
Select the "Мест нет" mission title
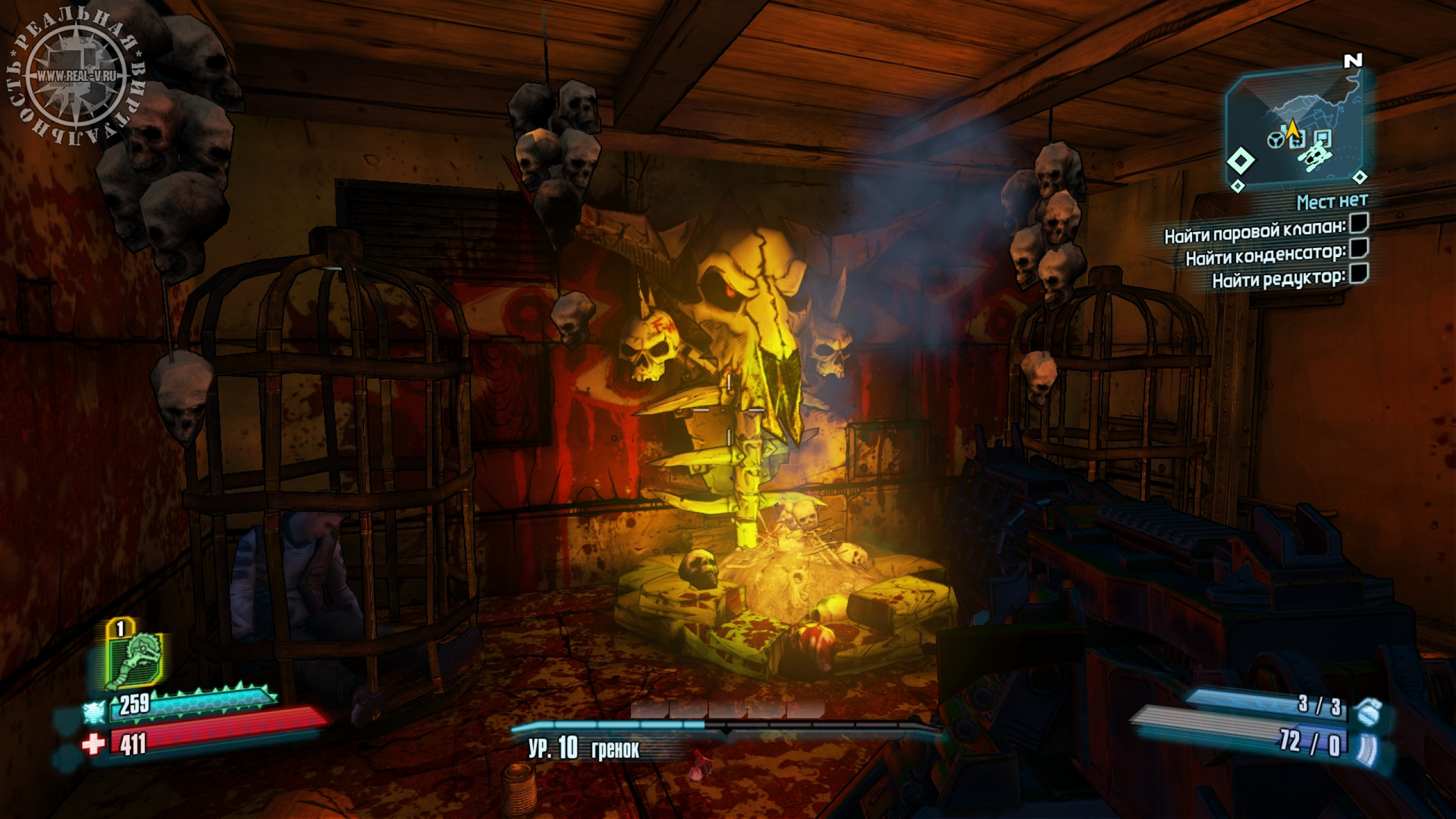[x=1332, y=201]
